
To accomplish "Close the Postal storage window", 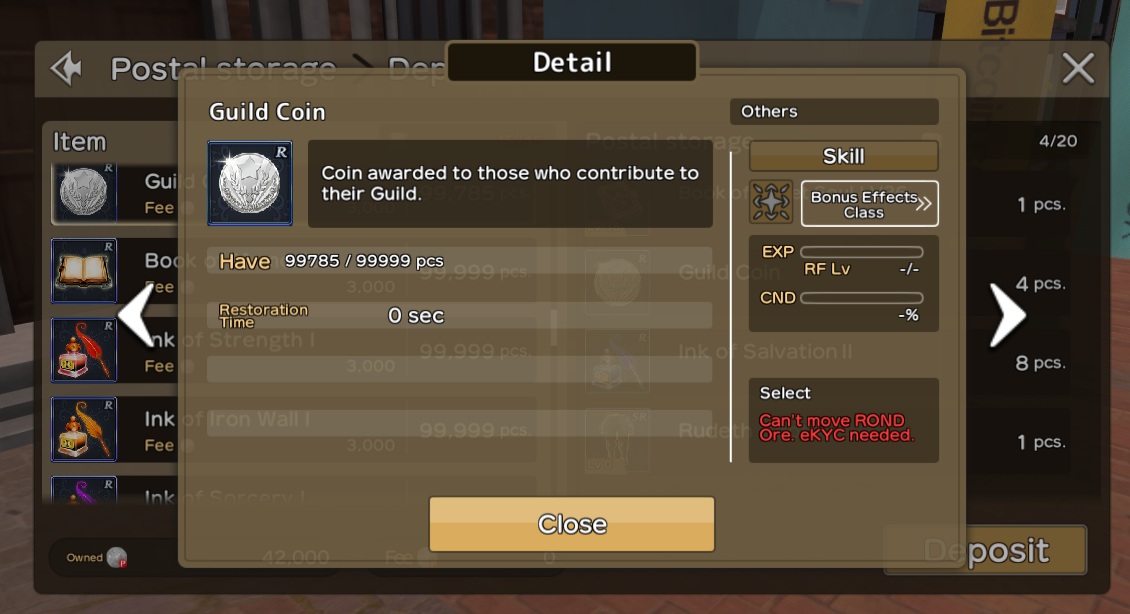I will pyautogui.click(x=1077, y=69).
